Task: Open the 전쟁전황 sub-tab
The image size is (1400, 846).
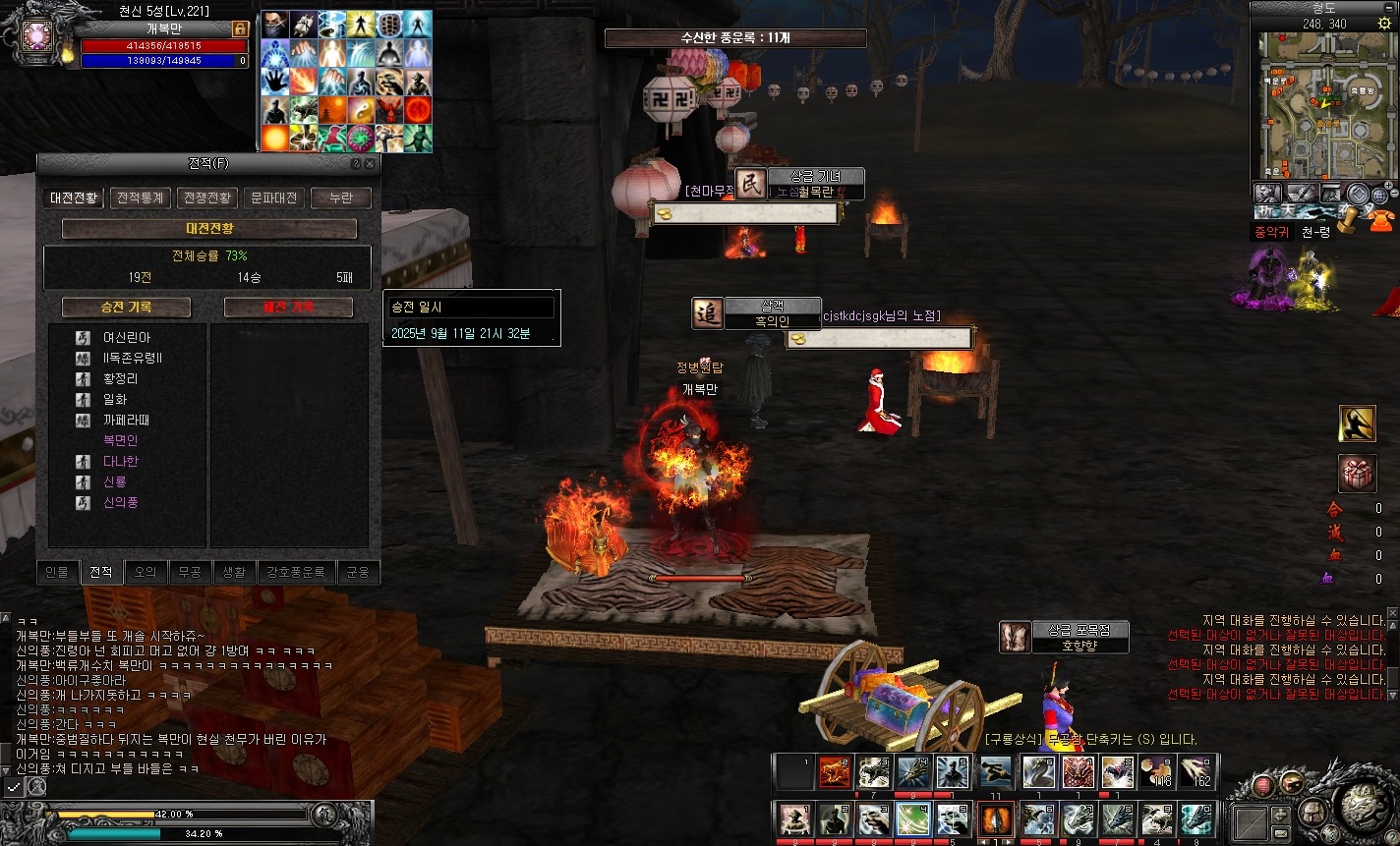Action: 207,197
